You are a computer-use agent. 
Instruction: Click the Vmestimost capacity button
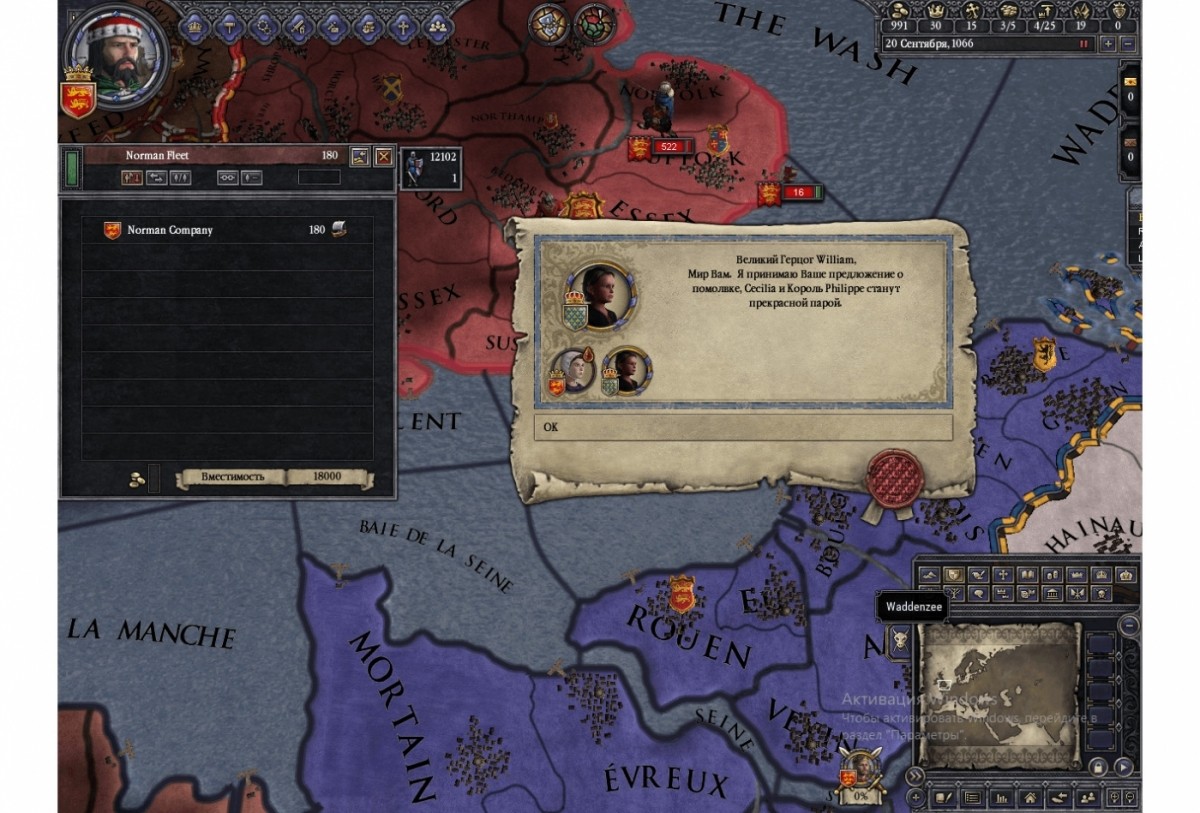point(232,477)
